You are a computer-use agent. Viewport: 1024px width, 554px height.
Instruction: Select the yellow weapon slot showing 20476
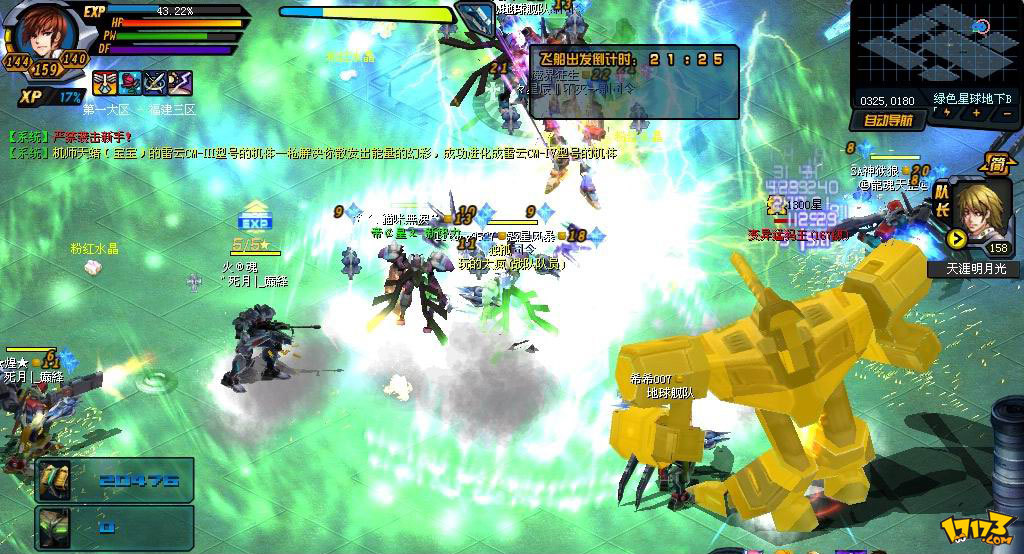[x=54, y=480]
